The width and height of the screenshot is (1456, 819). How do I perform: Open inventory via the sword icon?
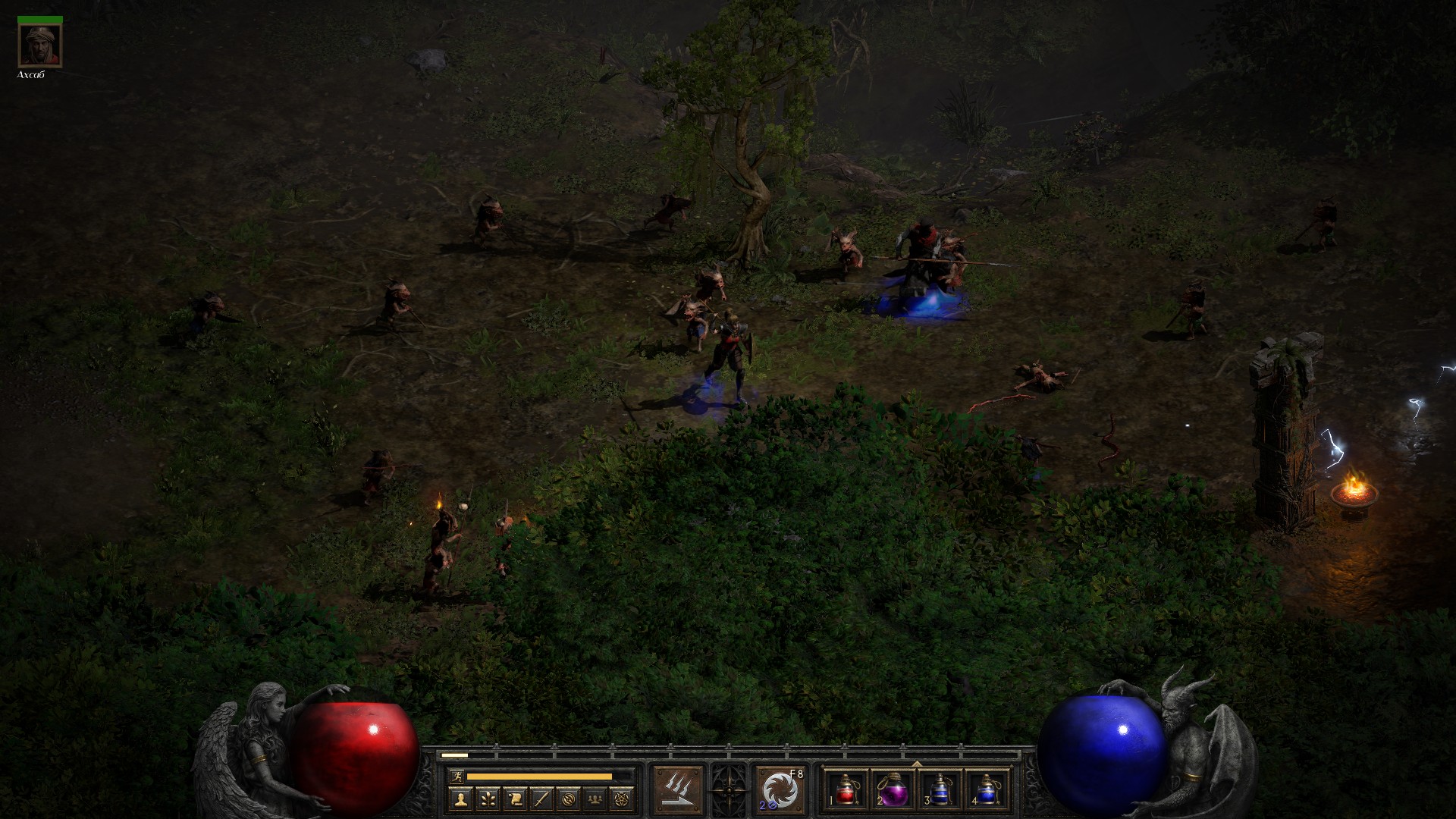point(541,799)
